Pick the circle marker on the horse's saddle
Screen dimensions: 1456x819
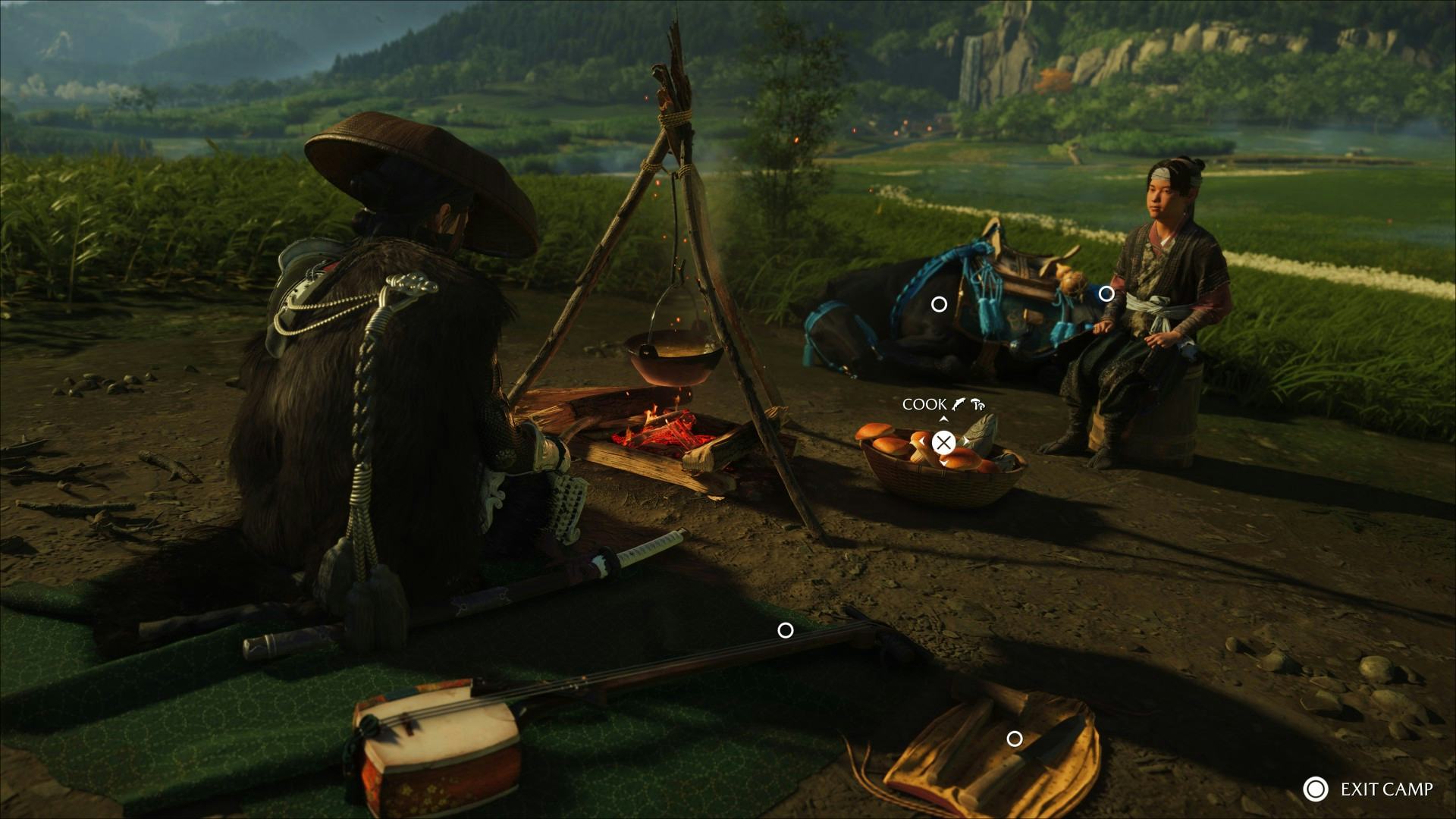pyautogui.click(x=939, y=304)
